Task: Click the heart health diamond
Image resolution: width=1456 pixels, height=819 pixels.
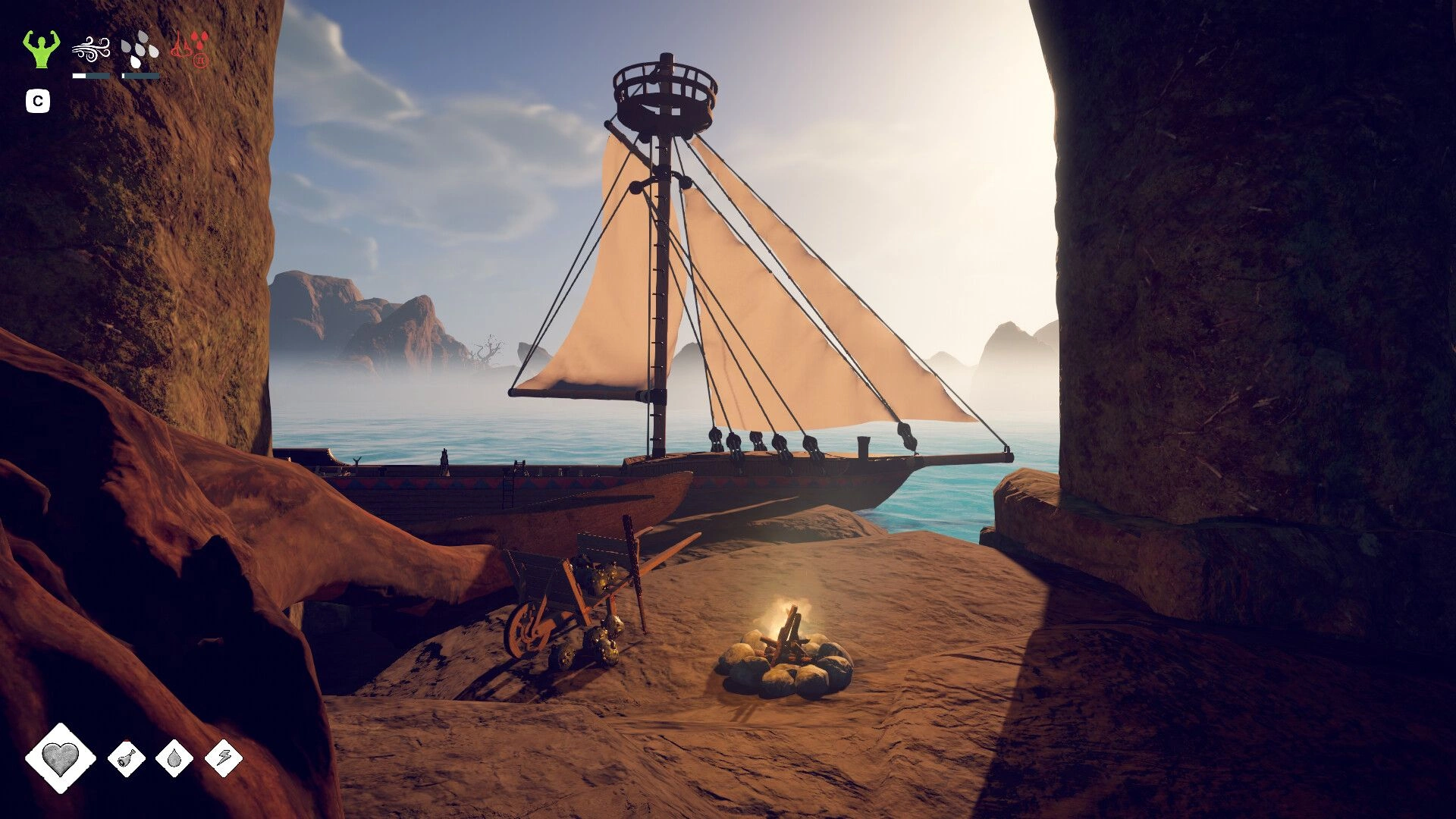Action: [61, 757]
